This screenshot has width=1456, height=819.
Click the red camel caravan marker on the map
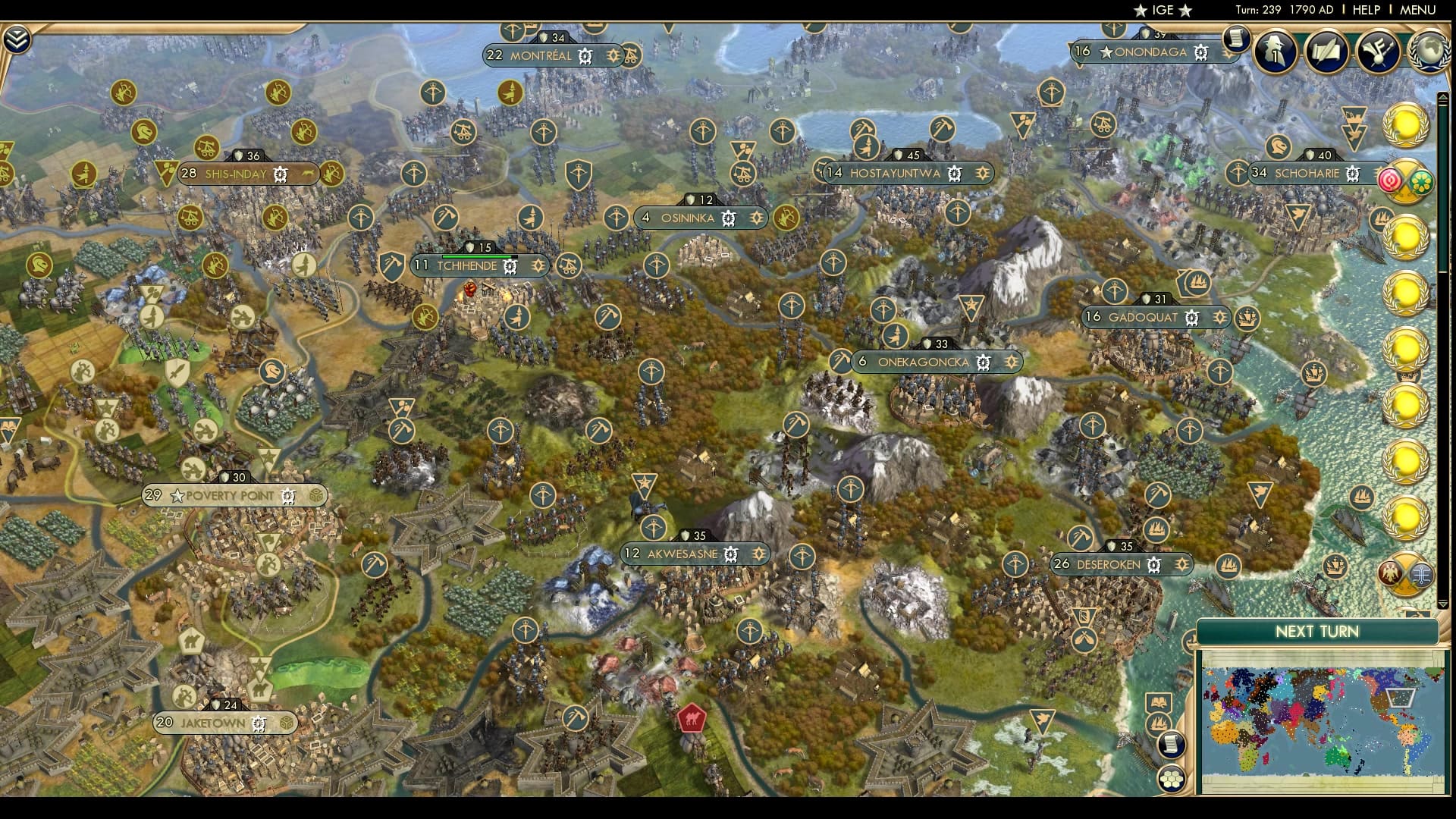692,719
